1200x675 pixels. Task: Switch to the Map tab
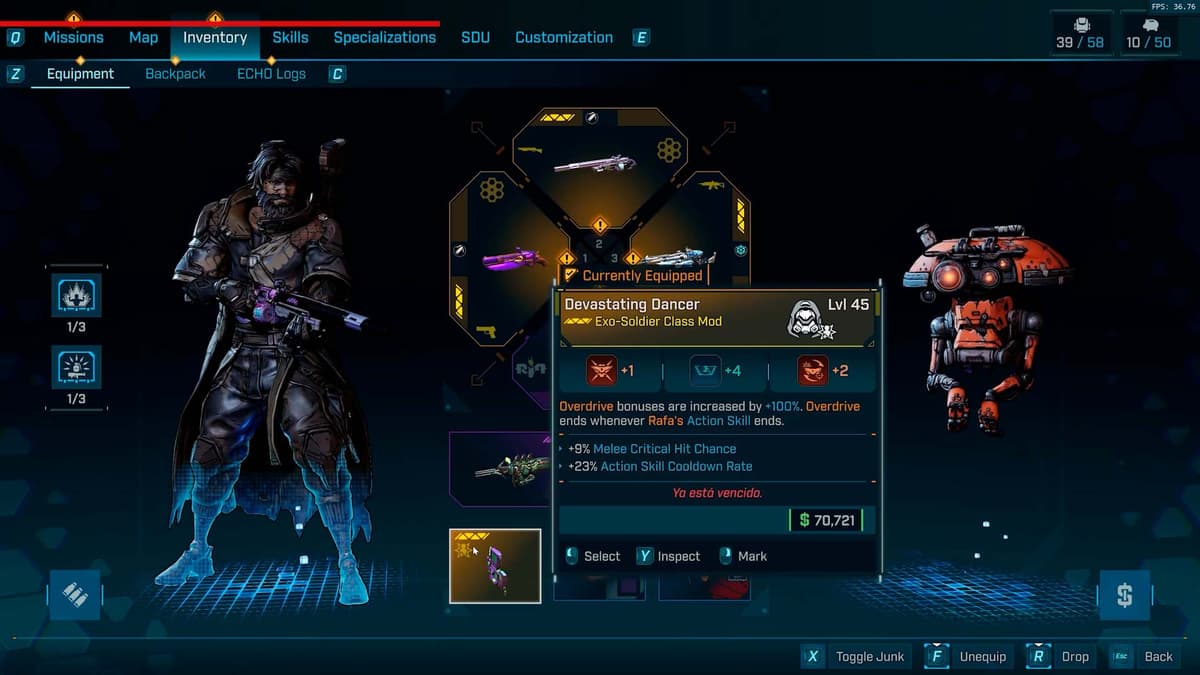click(x=143, y=38)
